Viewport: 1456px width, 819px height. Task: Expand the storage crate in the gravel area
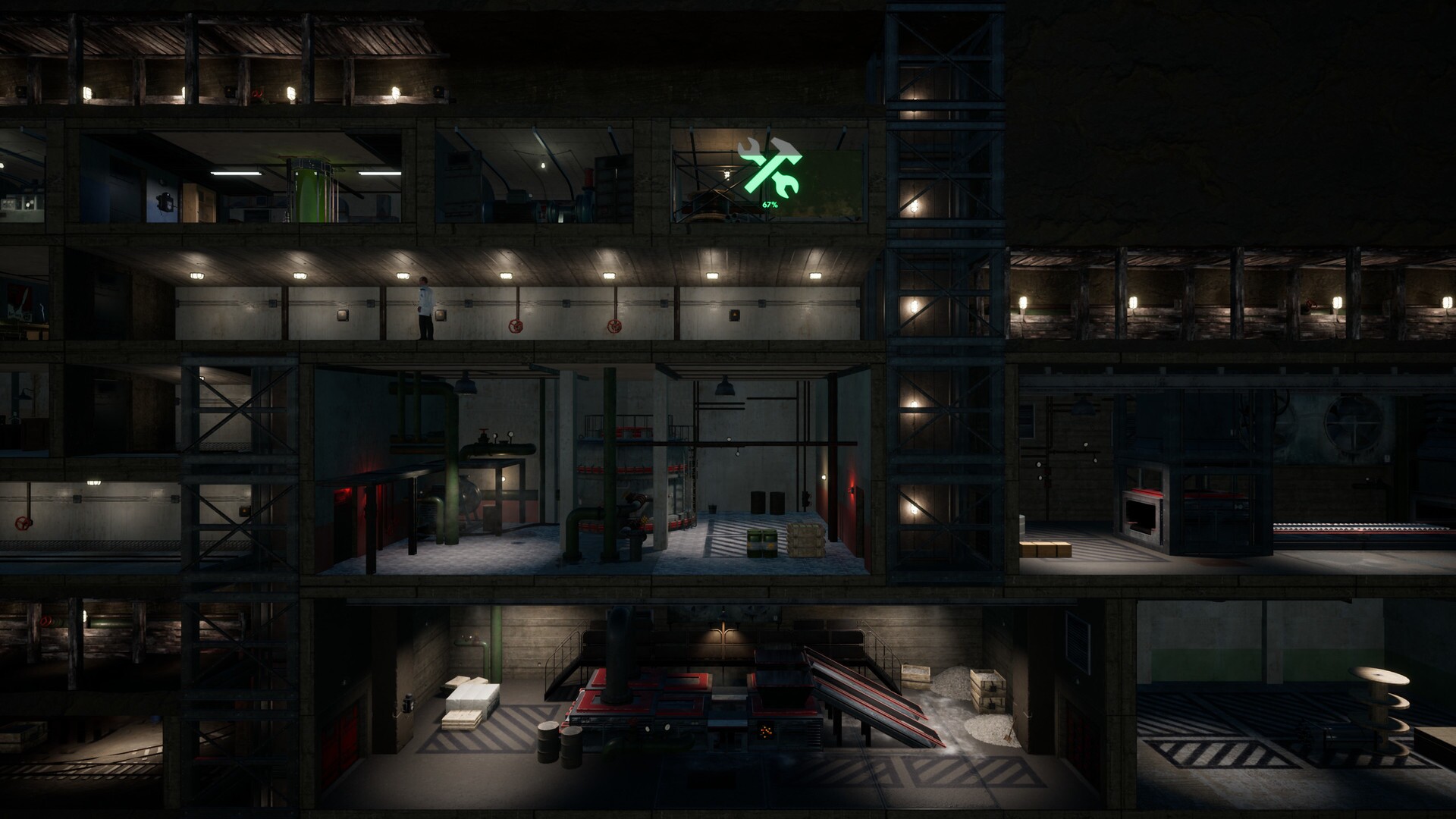tap(987, 690)
